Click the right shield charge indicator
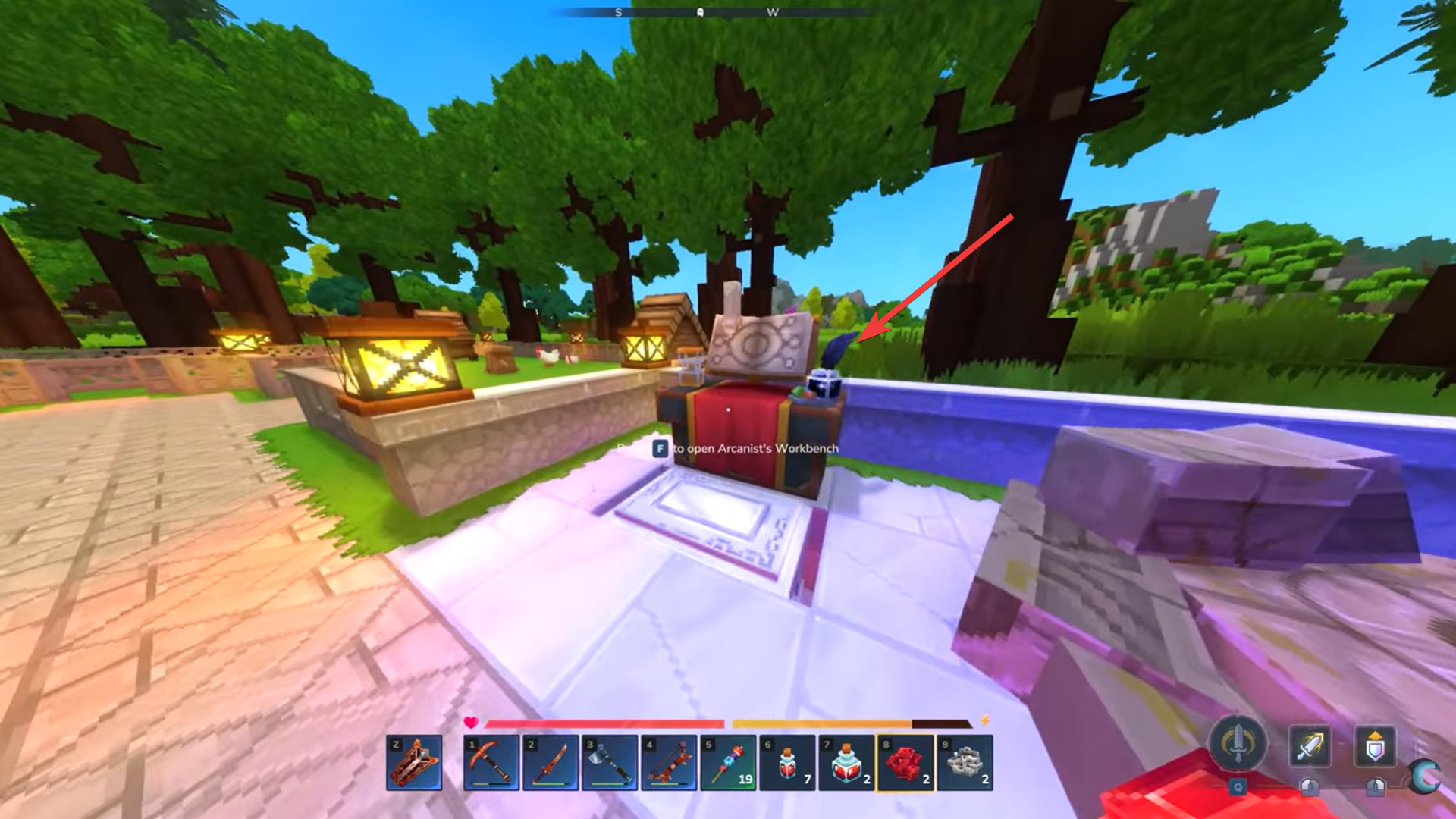 (x=1376, y=787)
